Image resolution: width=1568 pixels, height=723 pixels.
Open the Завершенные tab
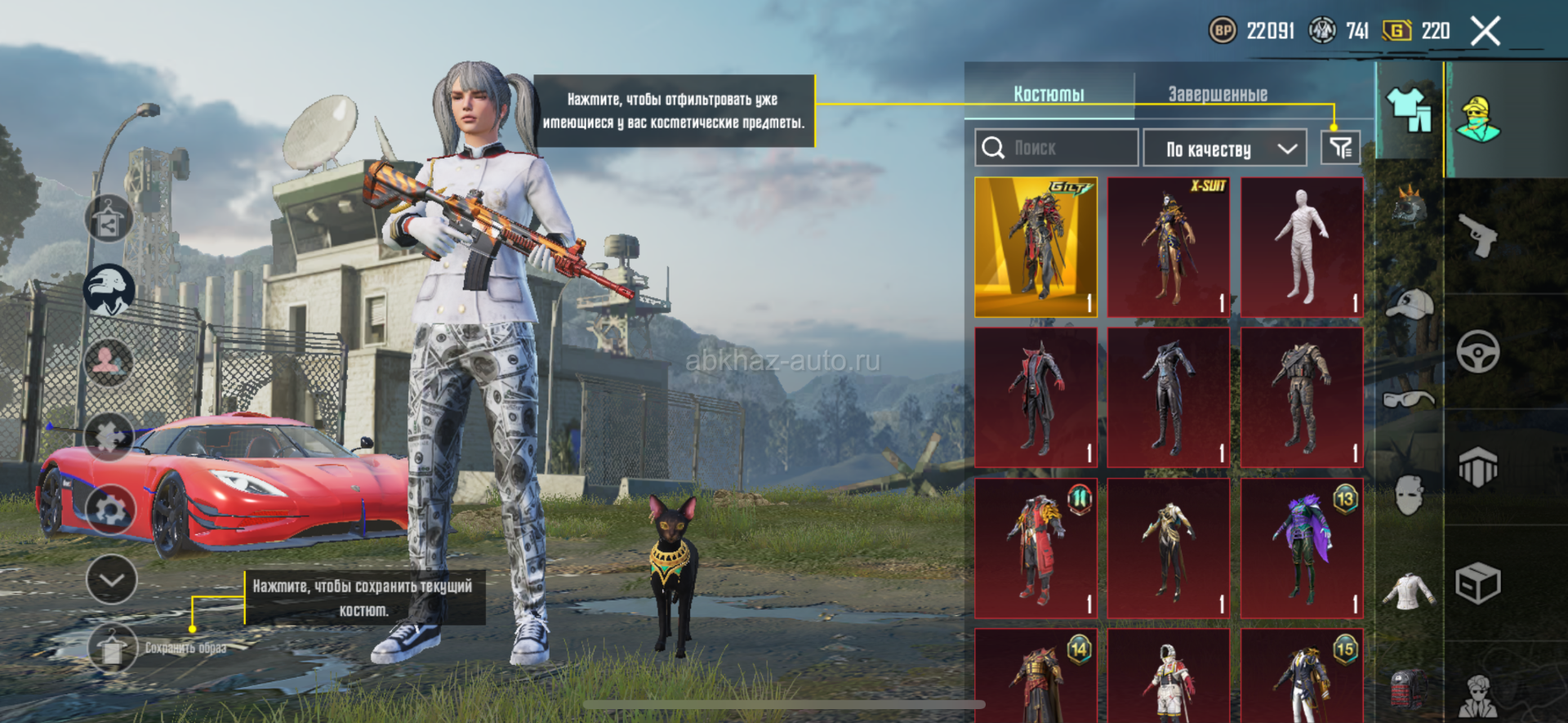(x=1217, y=94)
